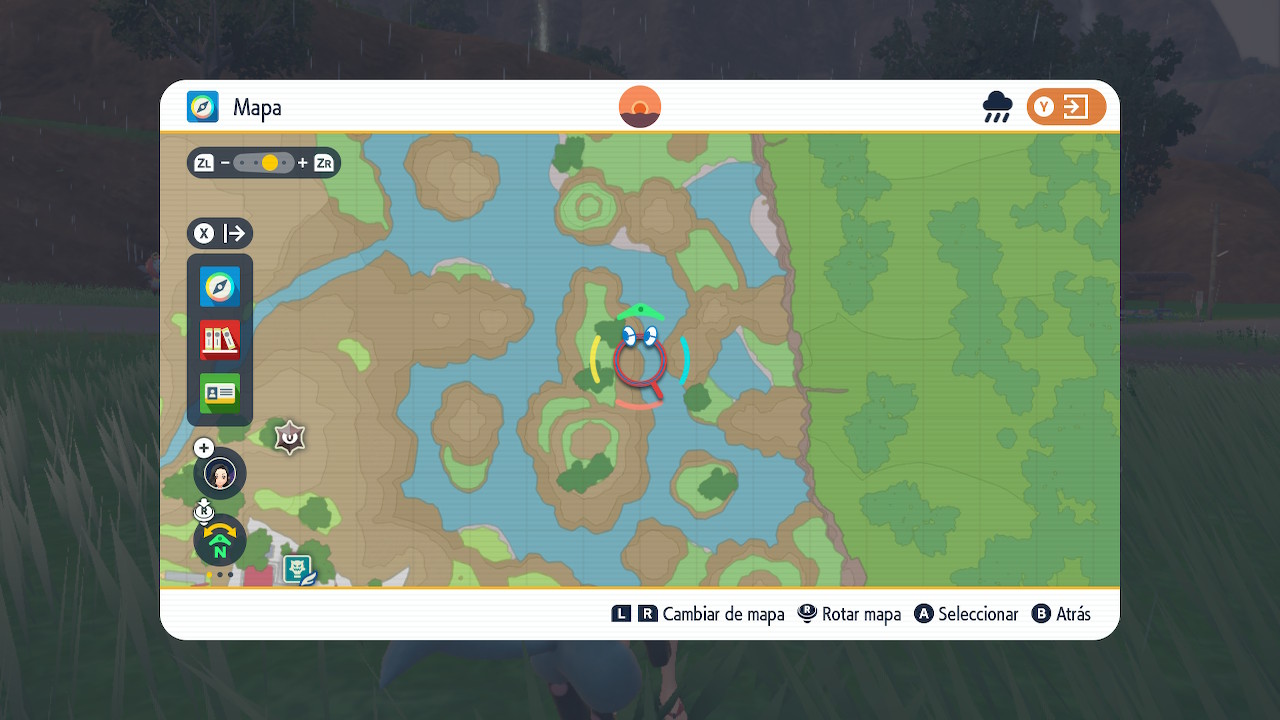Select the Tera Raid crystal marker
Image resolution: width=1280 pixels, height=720 pixels.
(x=290, y=437)
